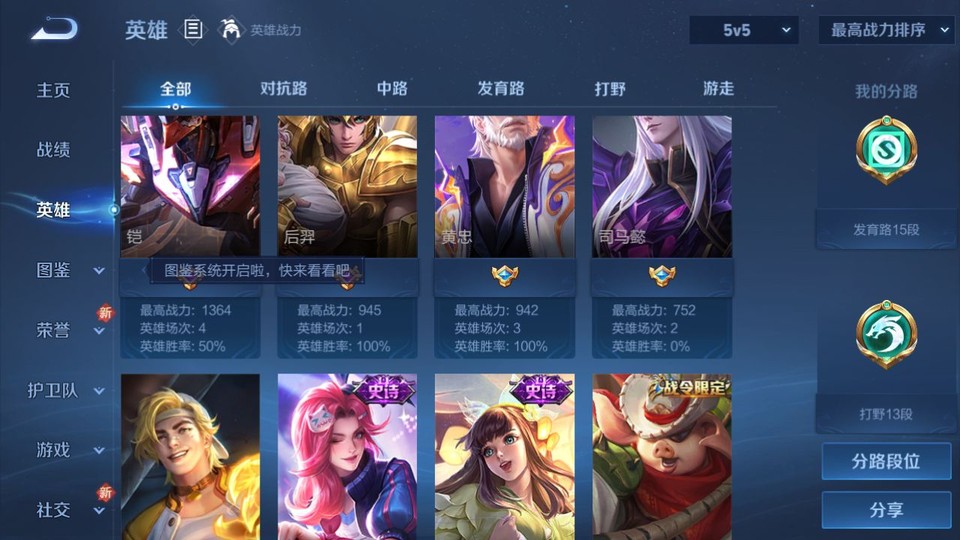This screenshot has width=960, height=540.
Task: Switch to the 对抗路 tab
Action: 283,88
